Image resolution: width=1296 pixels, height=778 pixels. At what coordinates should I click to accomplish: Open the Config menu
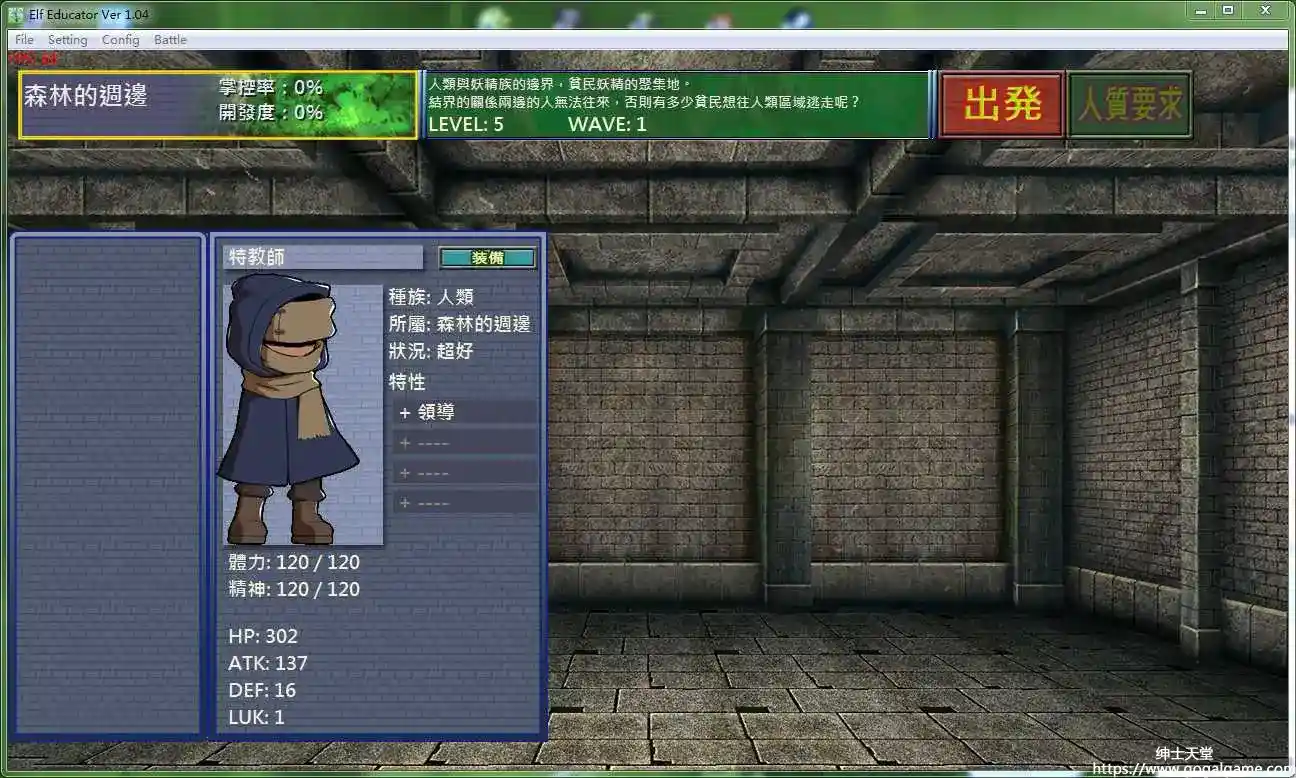coord(120,39)
